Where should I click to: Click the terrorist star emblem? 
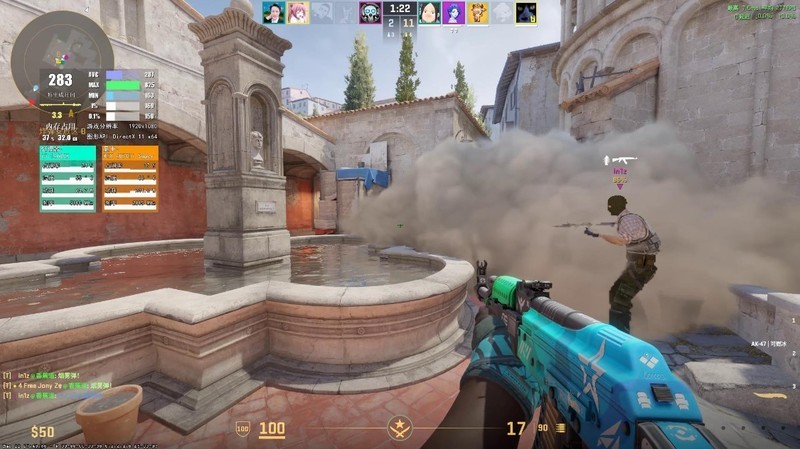[x=400, y=430]
